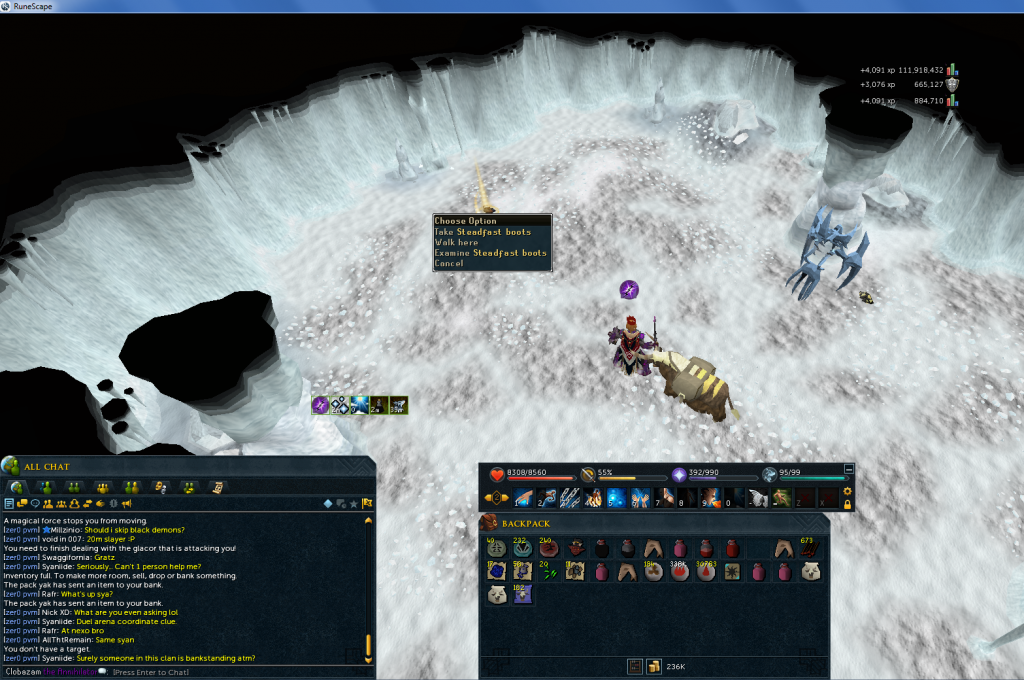Choose Examine Steadfast boots
The width and height of the screenshot is (1024, 680).
pyautogui.click(x=490, y=253)
